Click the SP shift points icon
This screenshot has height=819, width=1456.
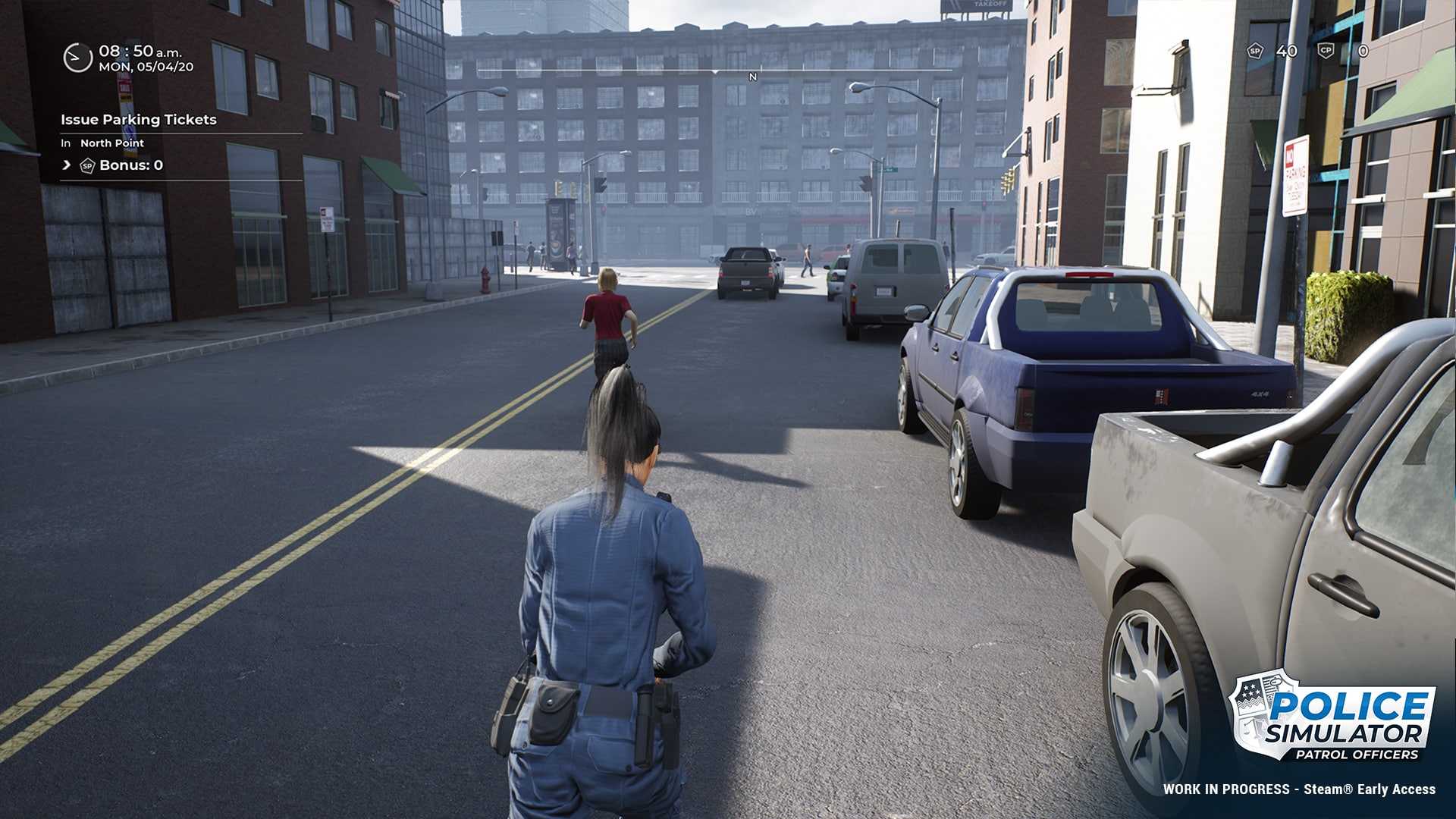[x=1255, y=51]
